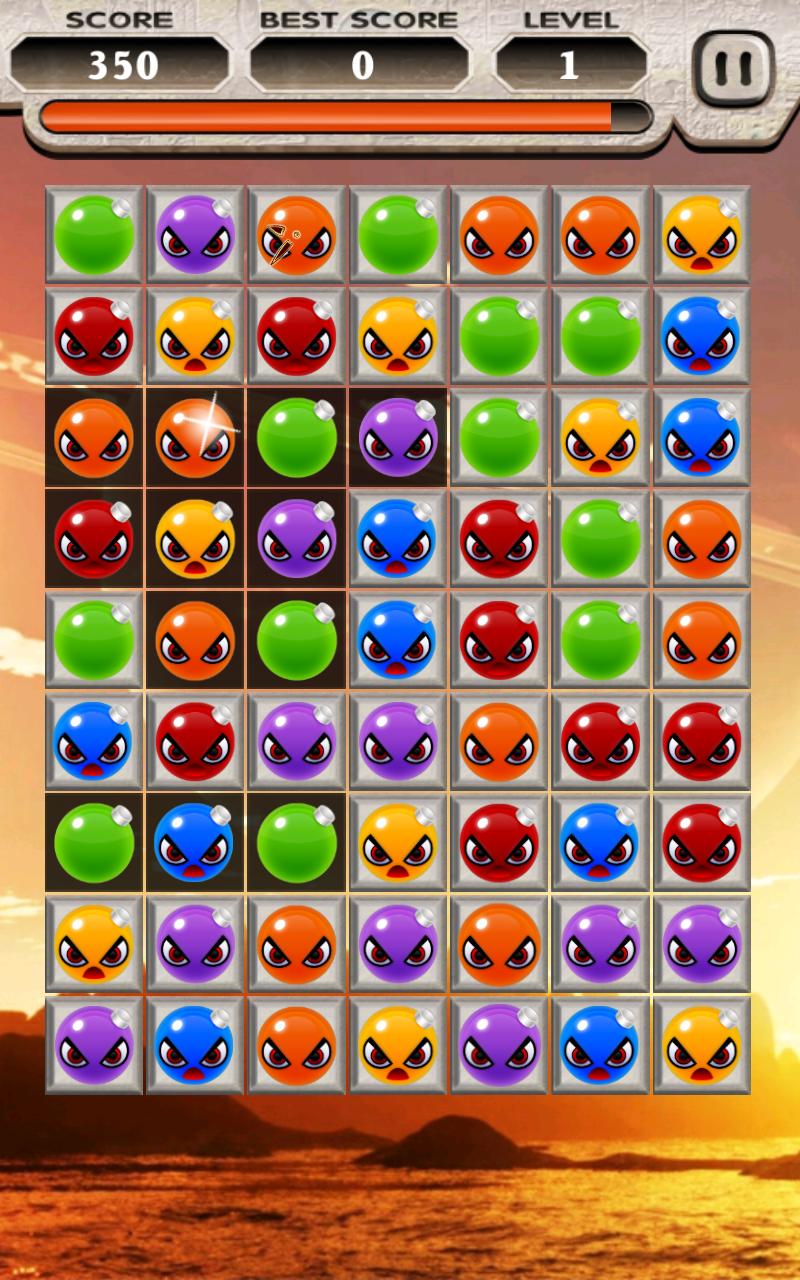The height and width of the screenshot is (1280, 800).
Task: Pause the game with the pause button
Action: tap(733, 69)
